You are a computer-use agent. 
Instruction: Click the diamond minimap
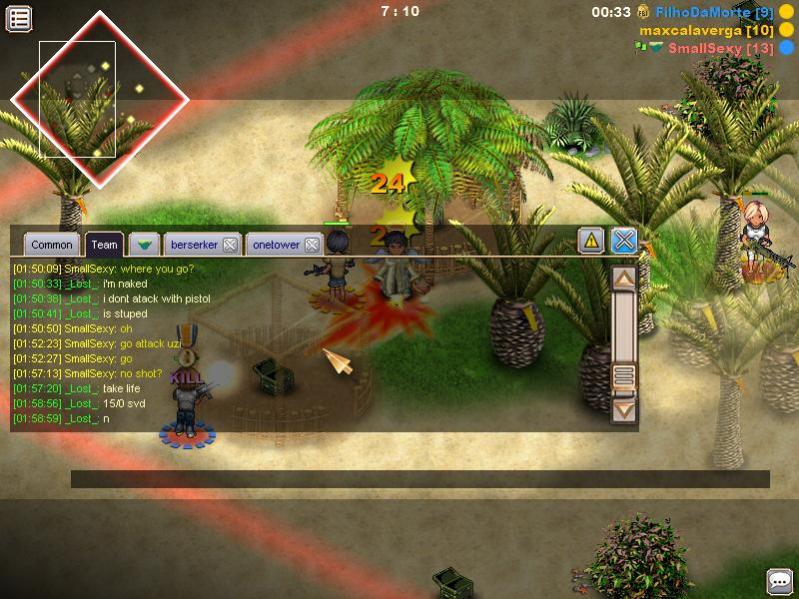99,98
